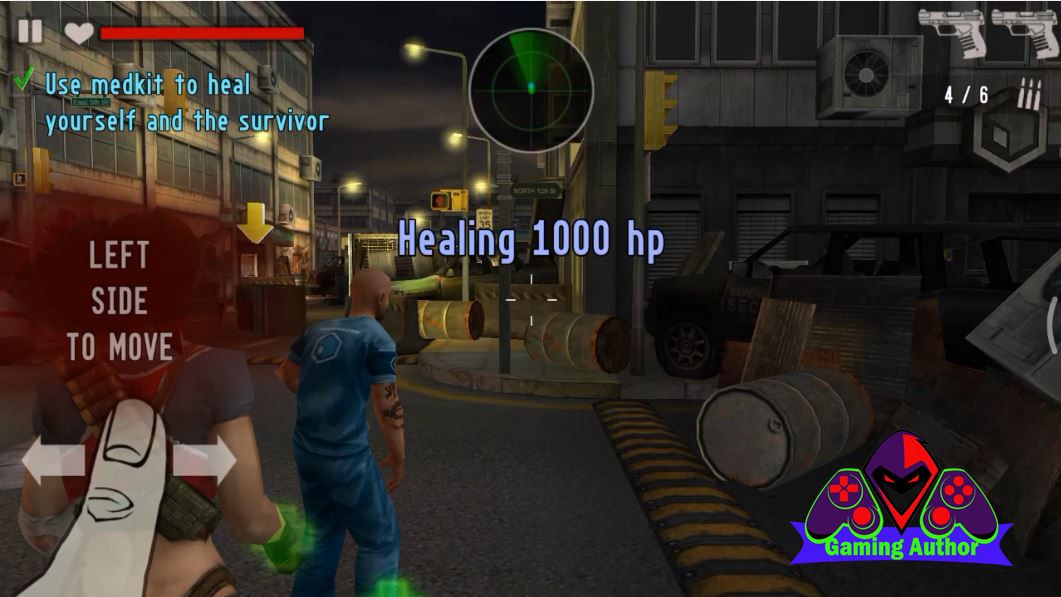Reload using the three bullets icon
Image resolution: width=1061 pixels, height=597 pixels.
click(1028, 95)
